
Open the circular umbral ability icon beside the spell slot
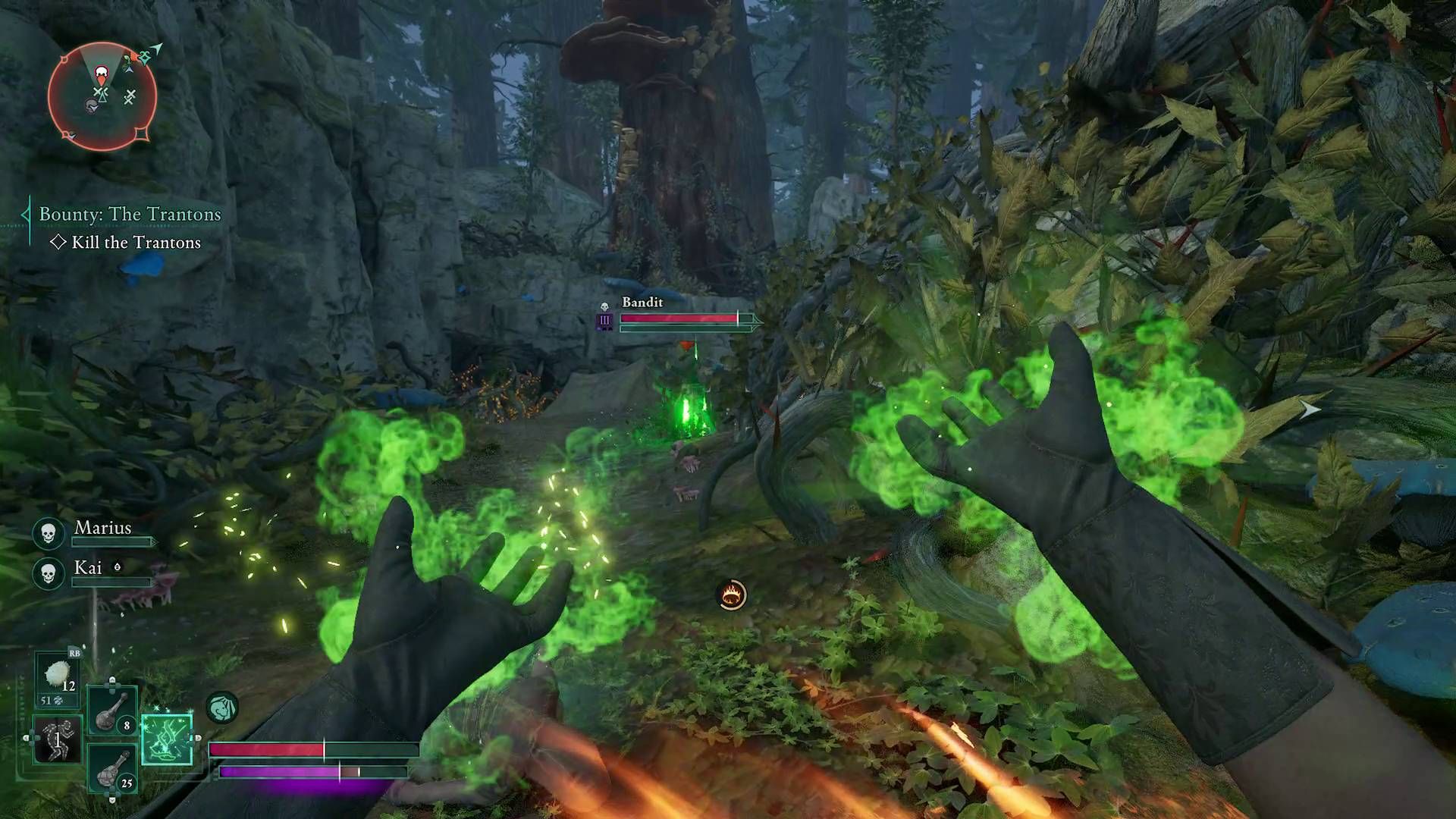pyautogui.click(x=221, y=706)
